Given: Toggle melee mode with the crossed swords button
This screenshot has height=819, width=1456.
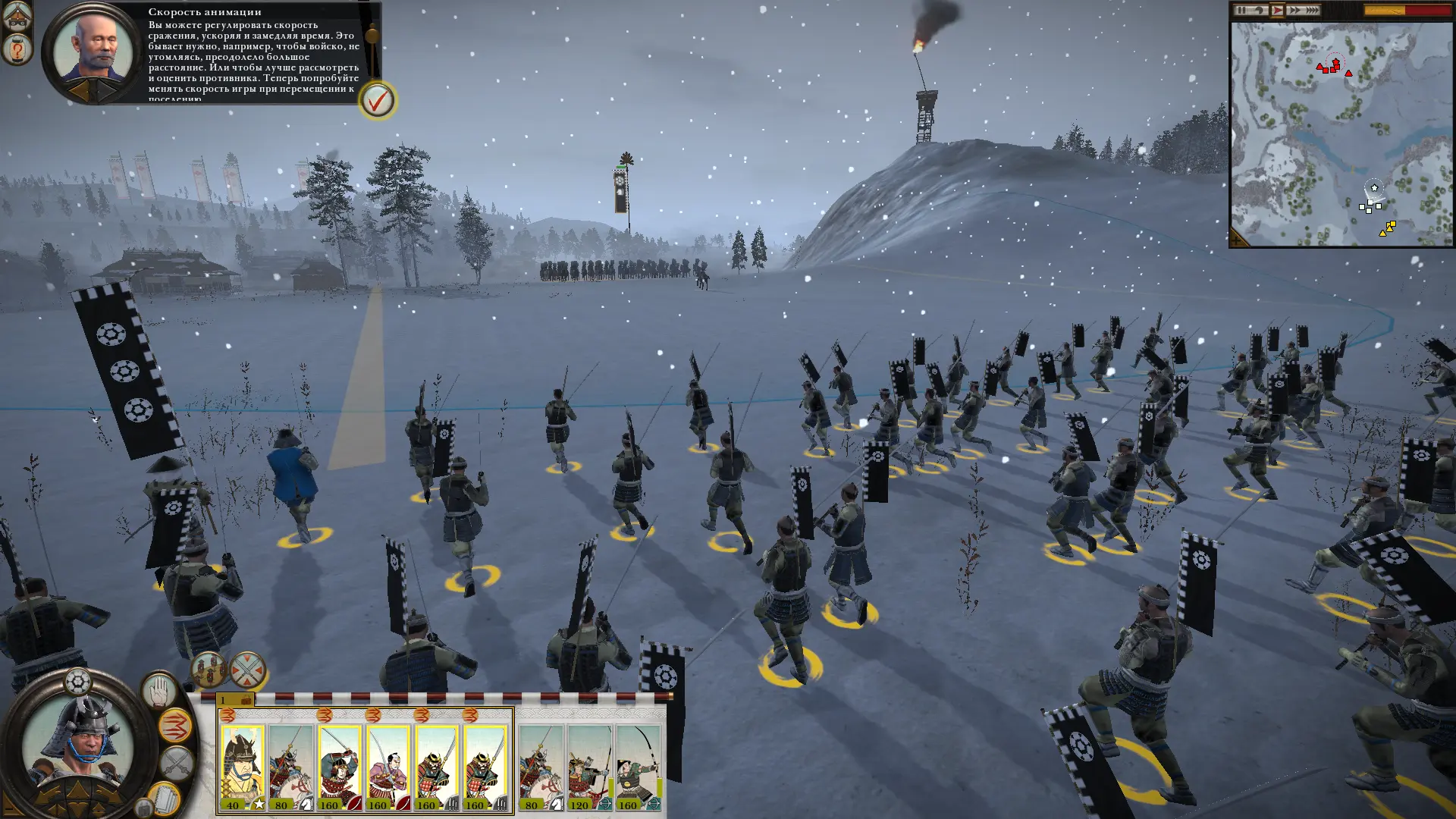Looking at the screenshot, I should point(177,763).
